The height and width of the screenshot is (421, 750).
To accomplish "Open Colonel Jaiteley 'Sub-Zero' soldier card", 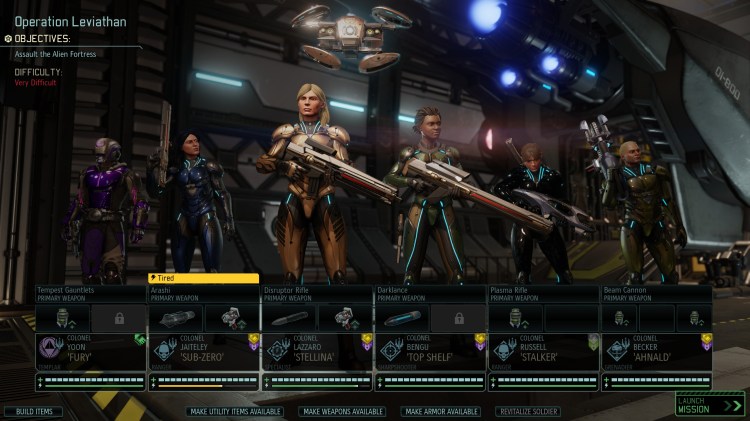I will coord(203,352).
